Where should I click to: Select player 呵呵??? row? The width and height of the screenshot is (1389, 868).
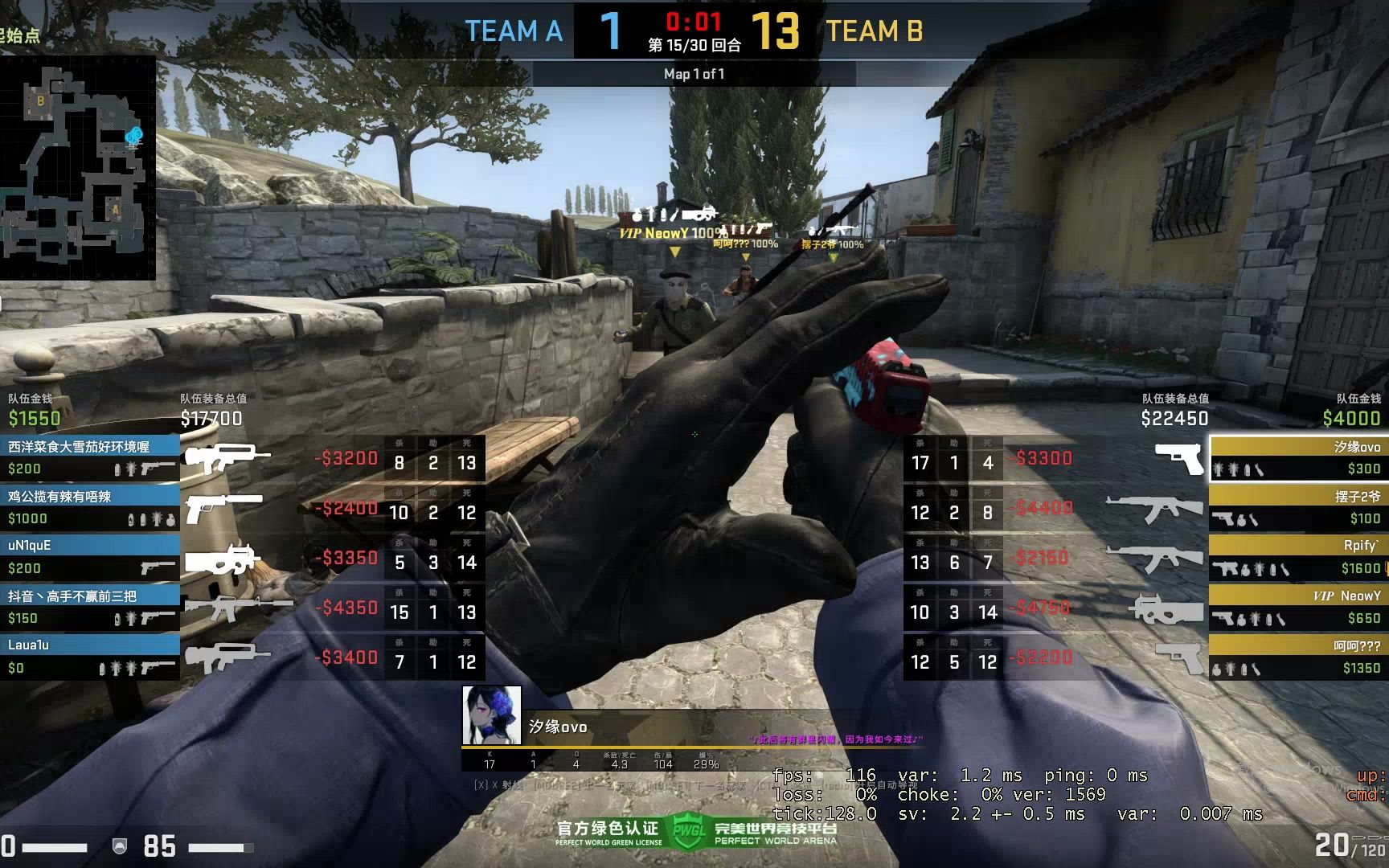(x=1298, y=656)
